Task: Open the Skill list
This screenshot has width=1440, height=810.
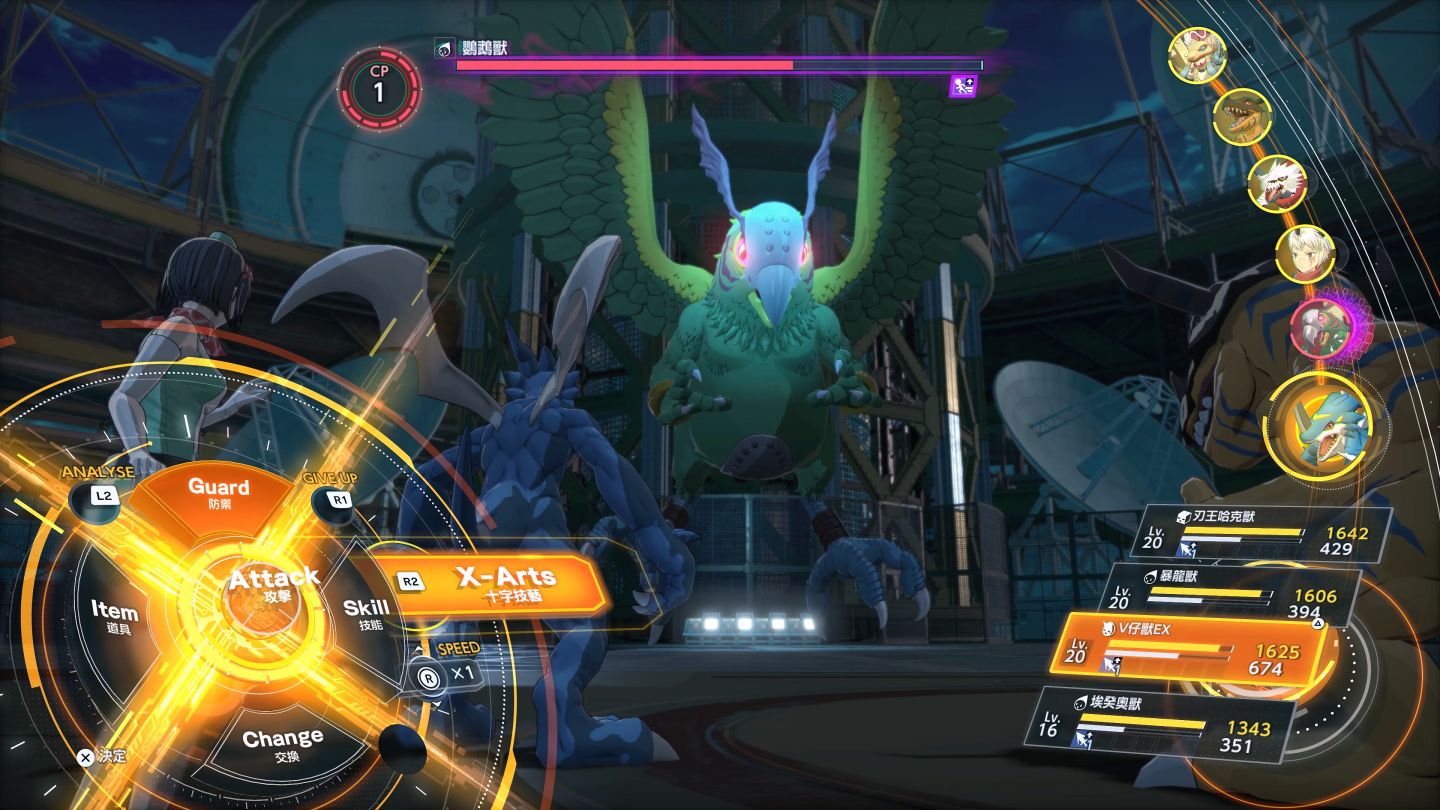Action: tap(365, 612)
